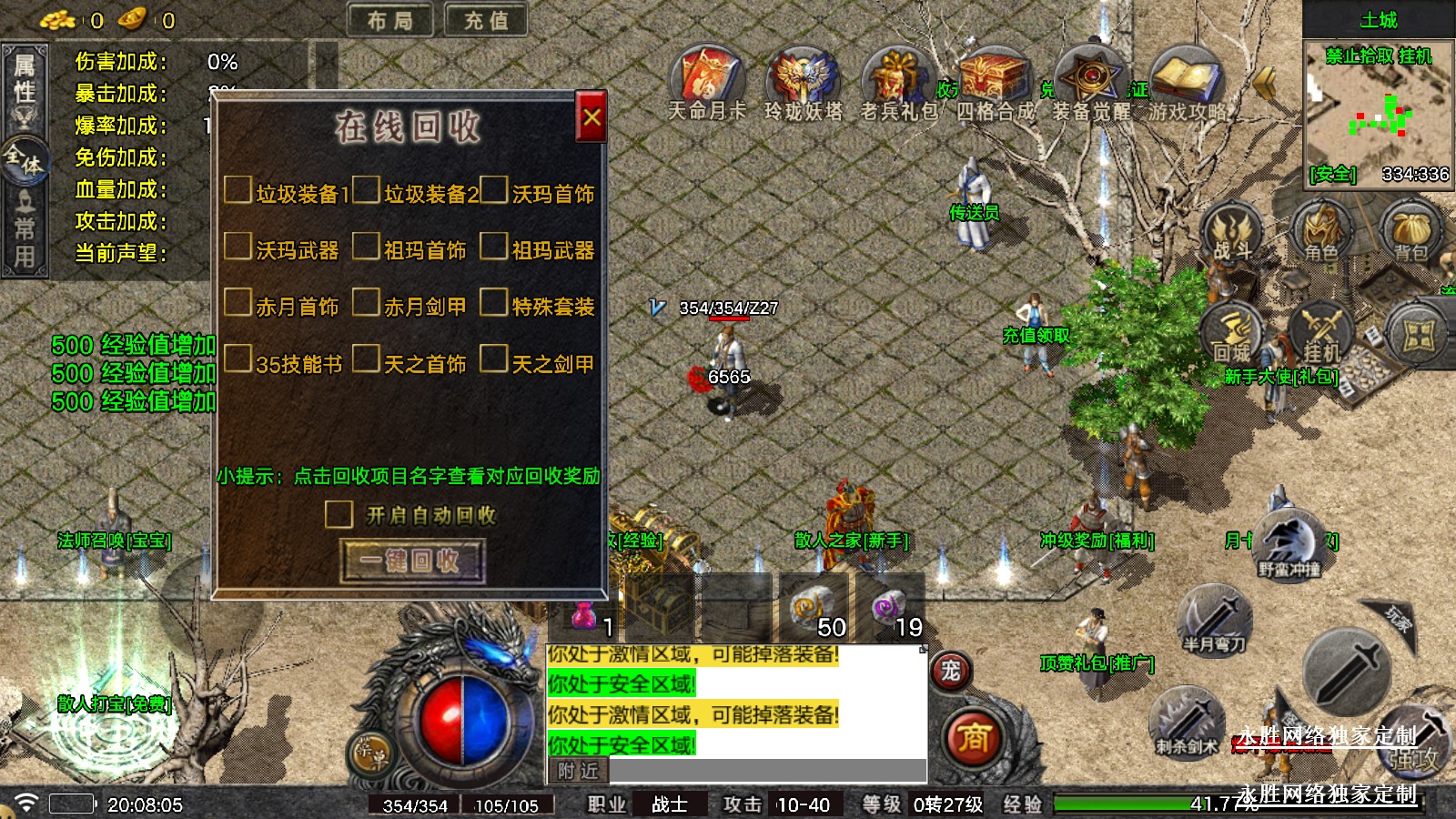Tick the 垃圾装备1 checkbox

238,190
